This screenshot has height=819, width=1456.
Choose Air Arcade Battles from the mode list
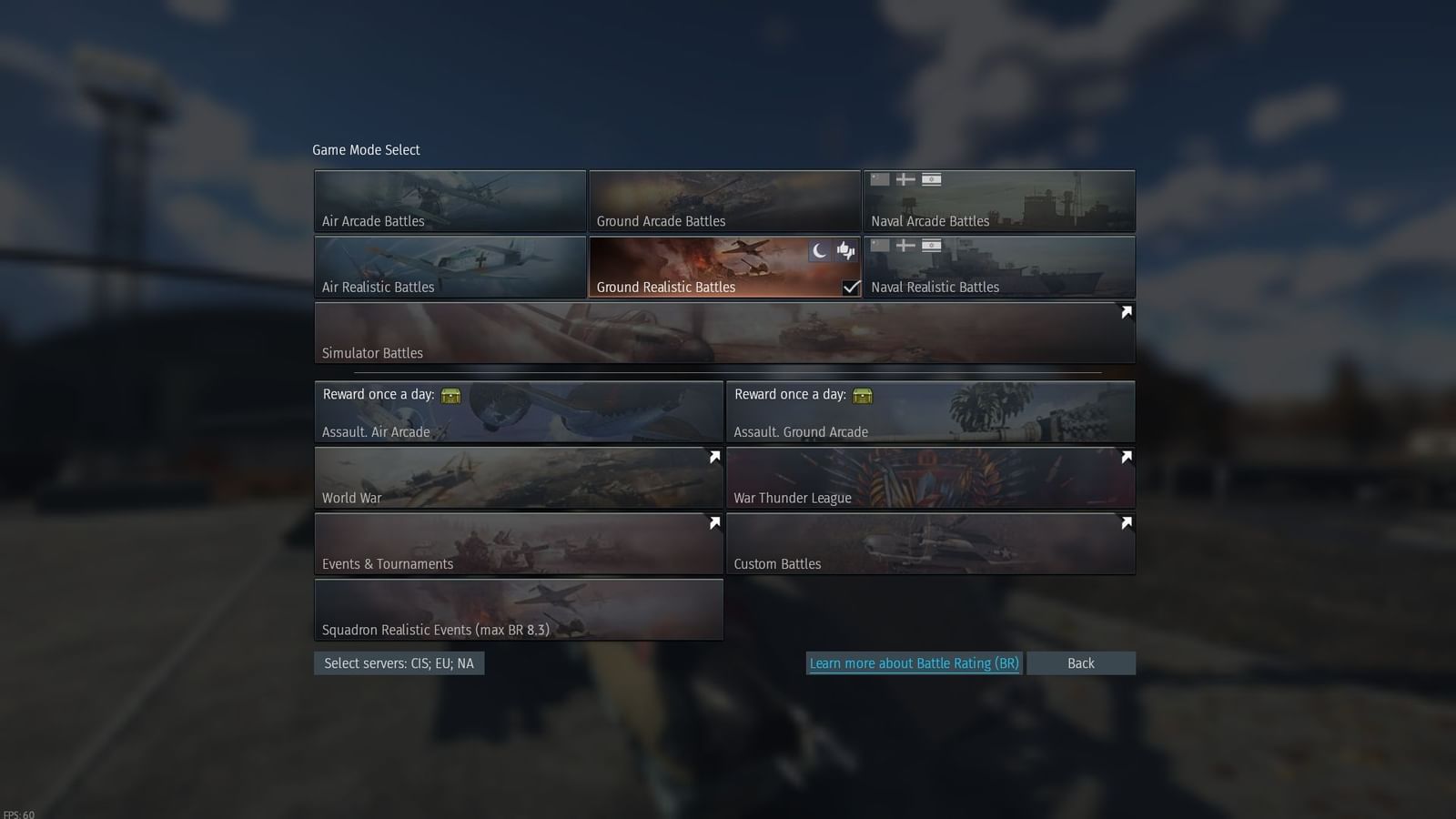pyautogui.click(x=450, y=200)
